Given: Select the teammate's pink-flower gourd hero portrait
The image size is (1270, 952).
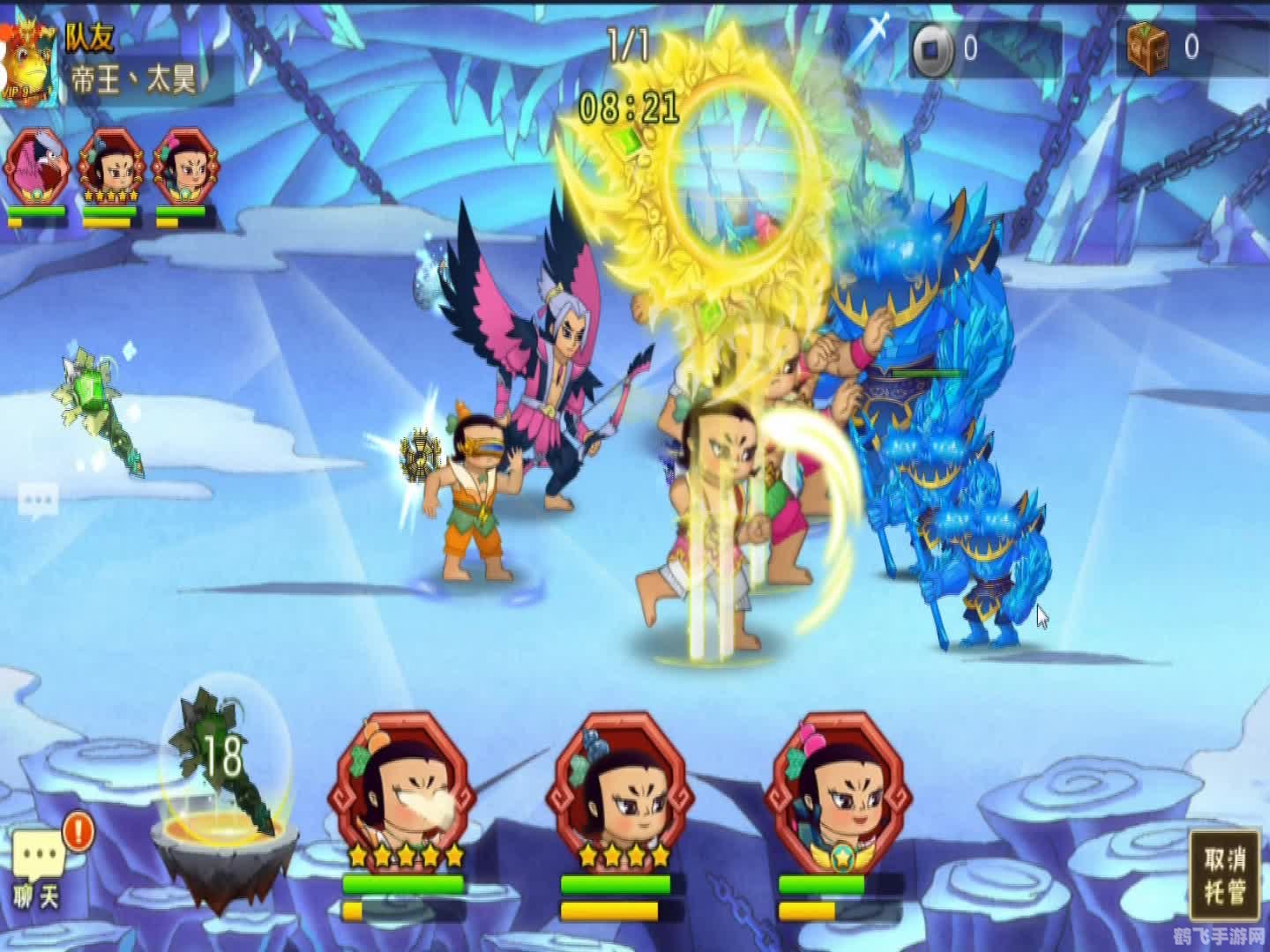Looking at the screenshot, I should point(184,167).
